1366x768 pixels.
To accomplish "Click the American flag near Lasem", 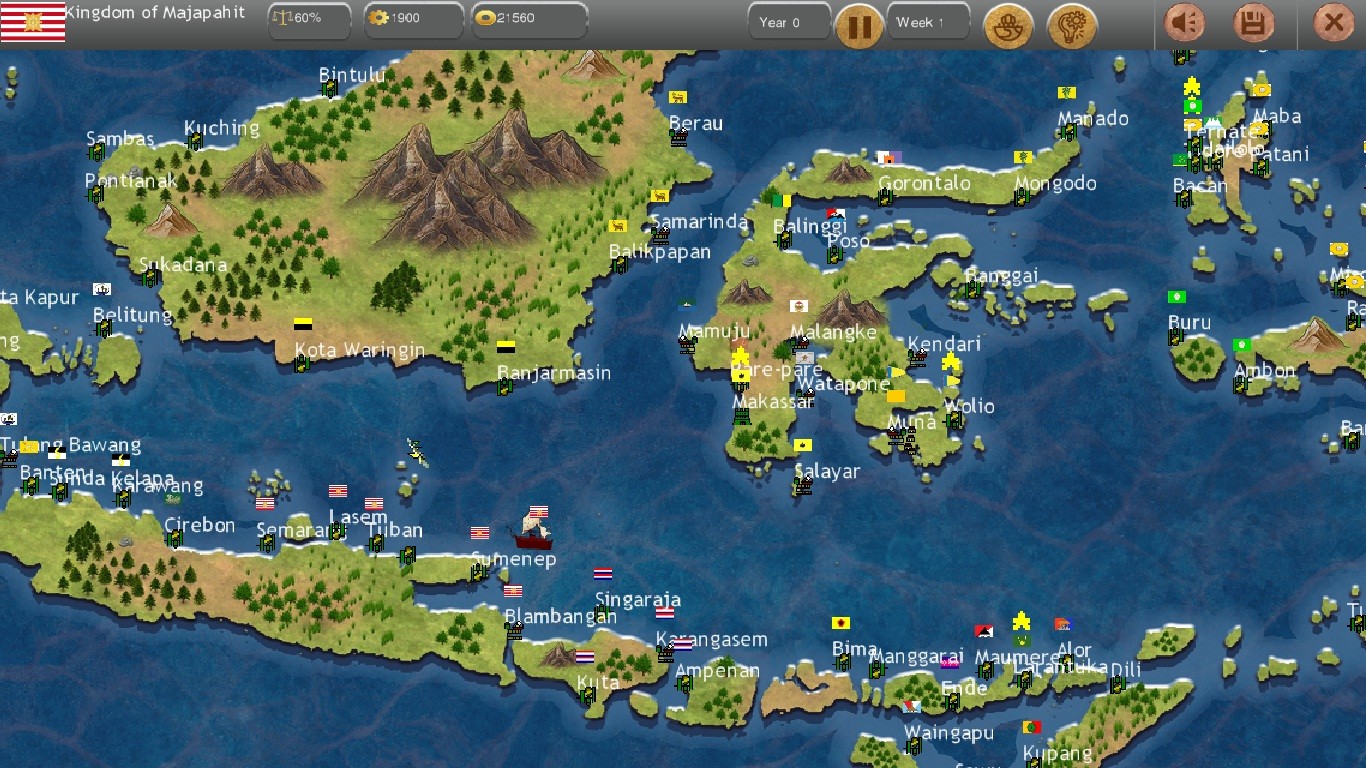I will pyautogui.click(x=337, y=490).
